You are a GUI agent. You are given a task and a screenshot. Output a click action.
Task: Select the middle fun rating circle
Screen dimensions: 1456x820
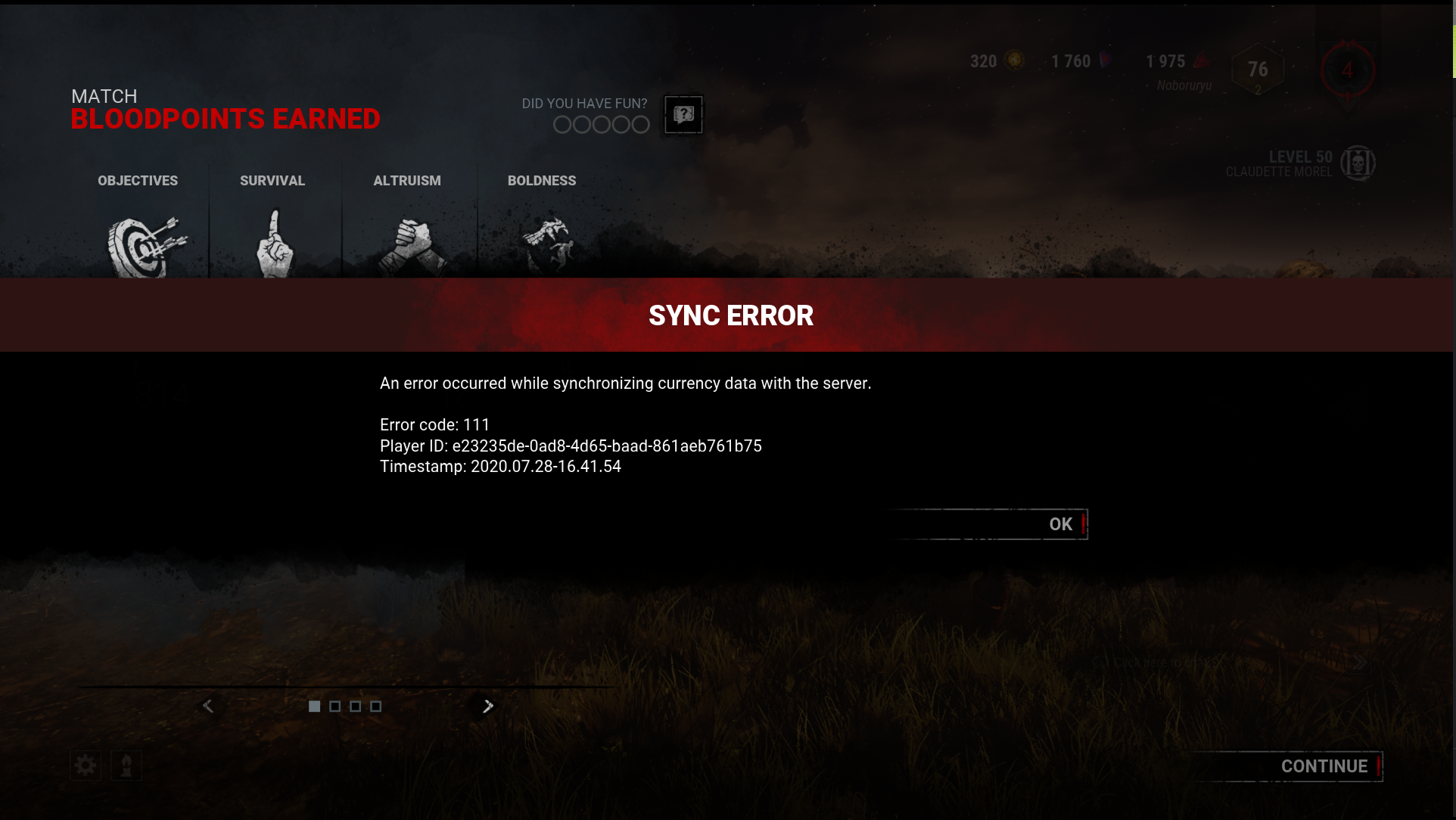601,124
